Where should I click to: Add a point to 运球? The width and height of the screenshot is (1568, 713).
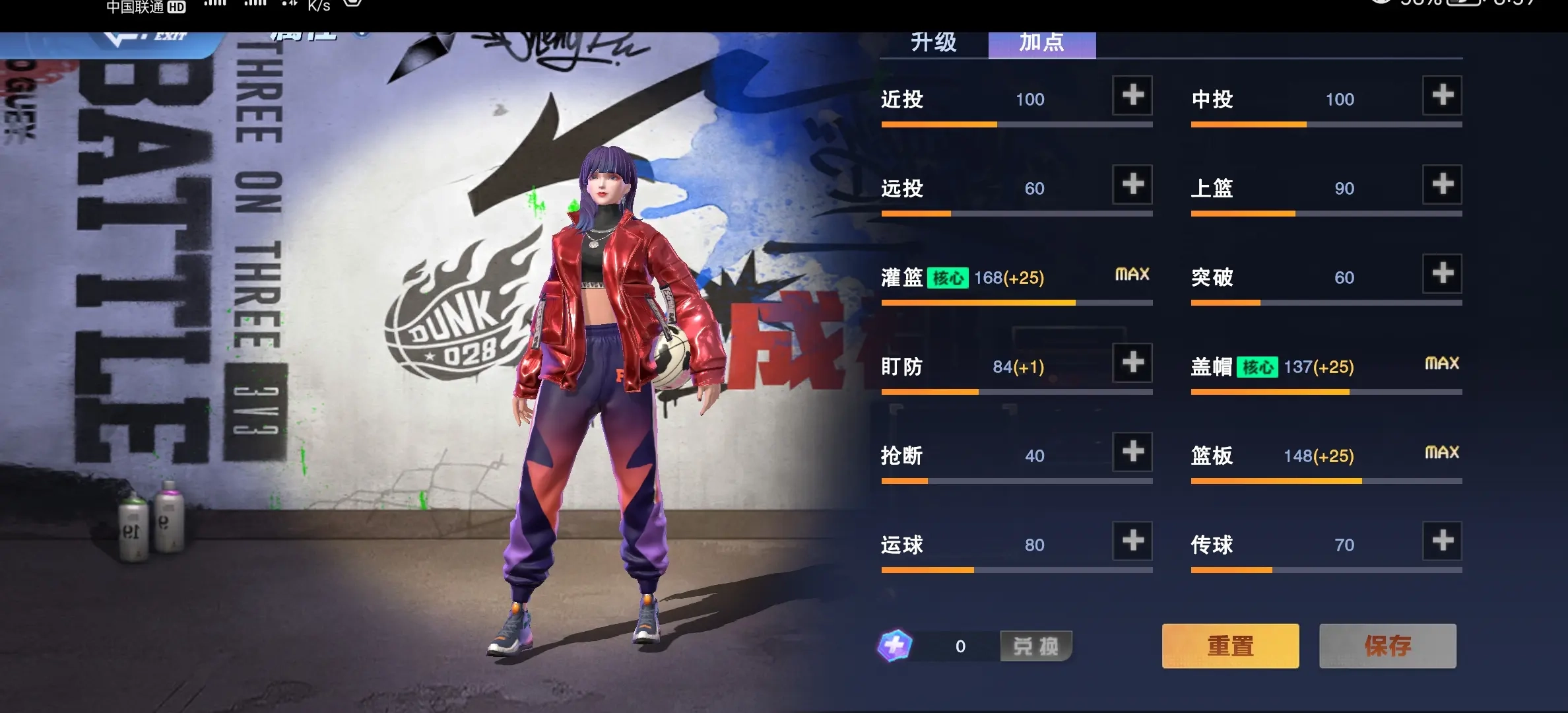1131,541
